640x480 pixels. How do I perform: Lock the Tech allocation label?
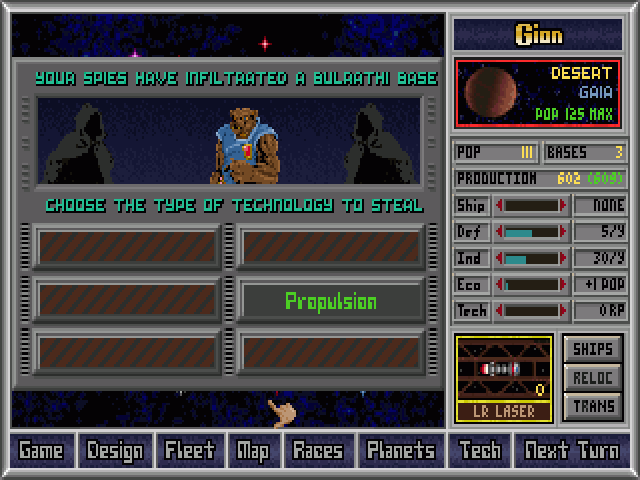(x=472, y=311)
